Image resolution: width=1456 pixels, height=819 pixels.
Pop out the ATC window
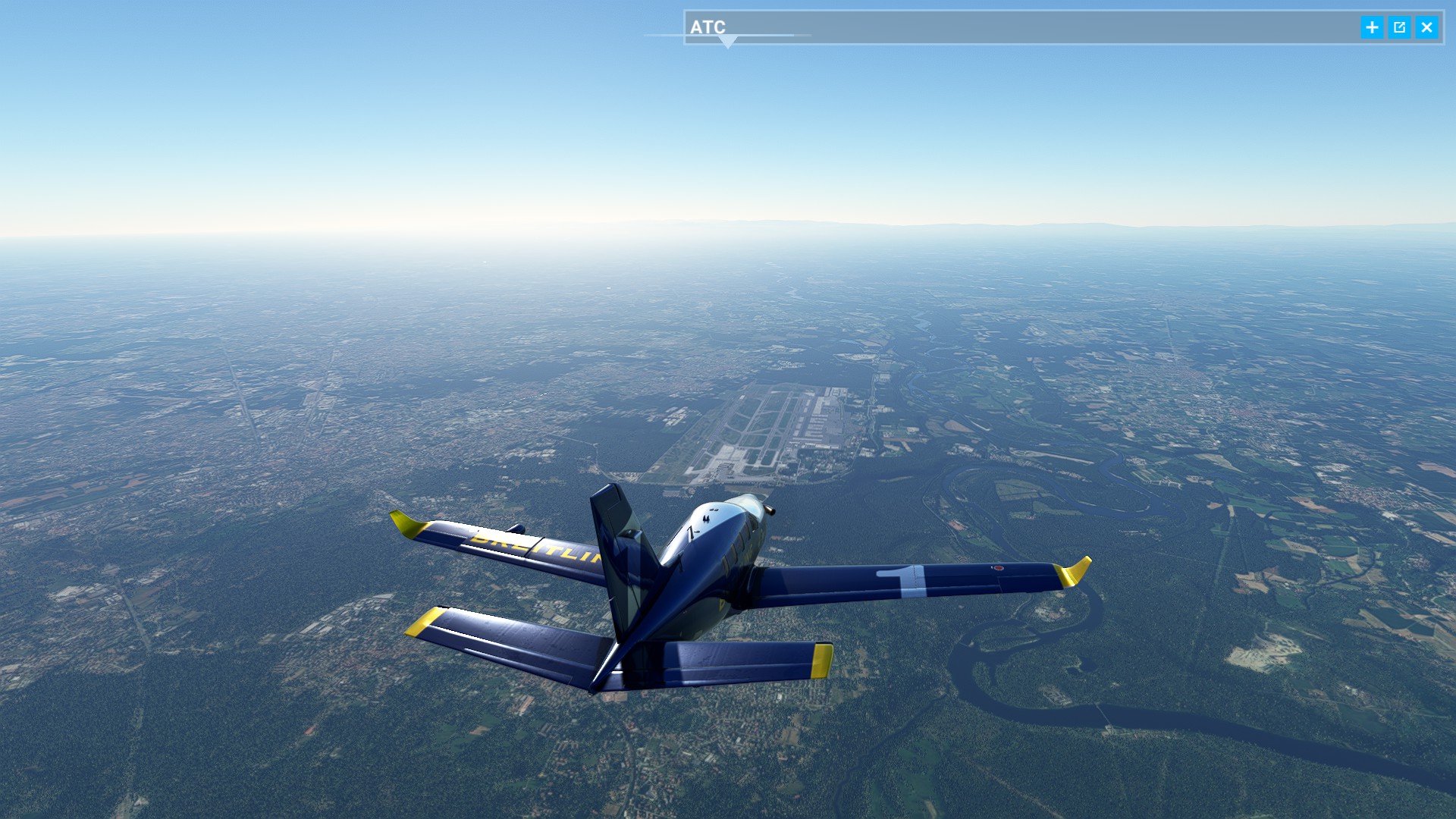pos(1399,27)
